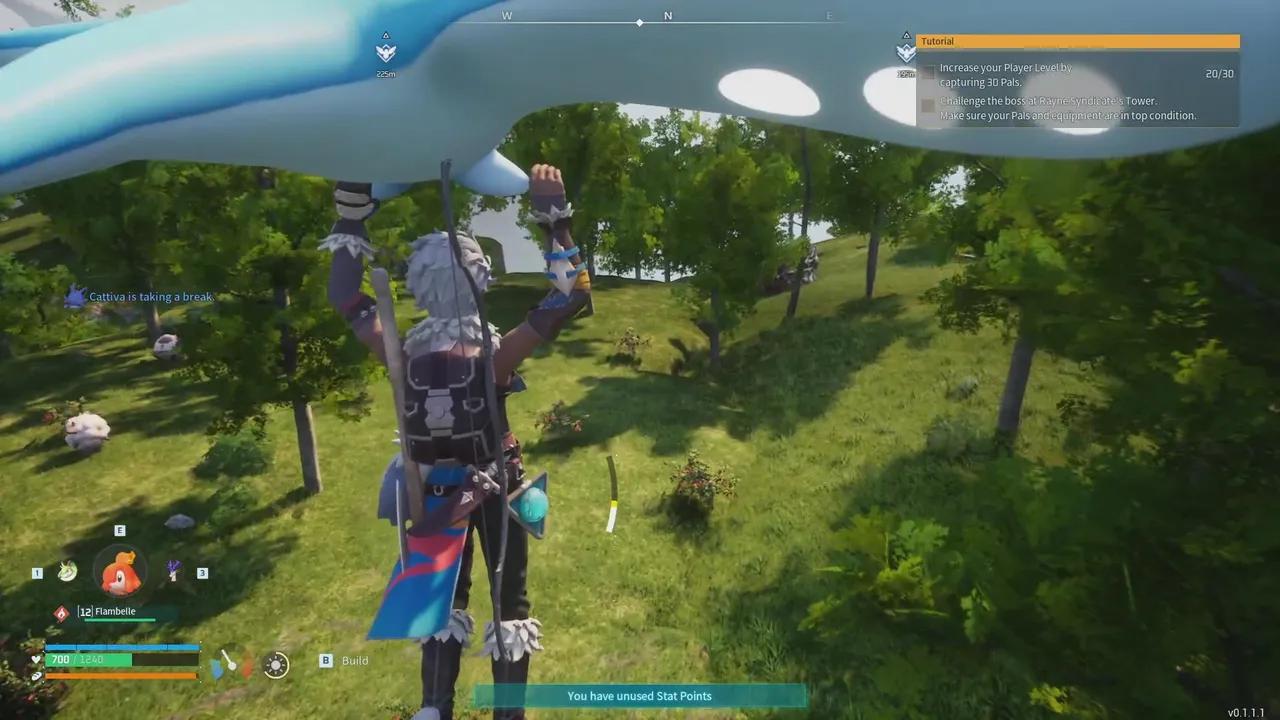The height and width of the screenshot is (720, 1280).
Task: Check the Rayne Syndicate's Tower boss objective
Action: click(x=928, y=105)
